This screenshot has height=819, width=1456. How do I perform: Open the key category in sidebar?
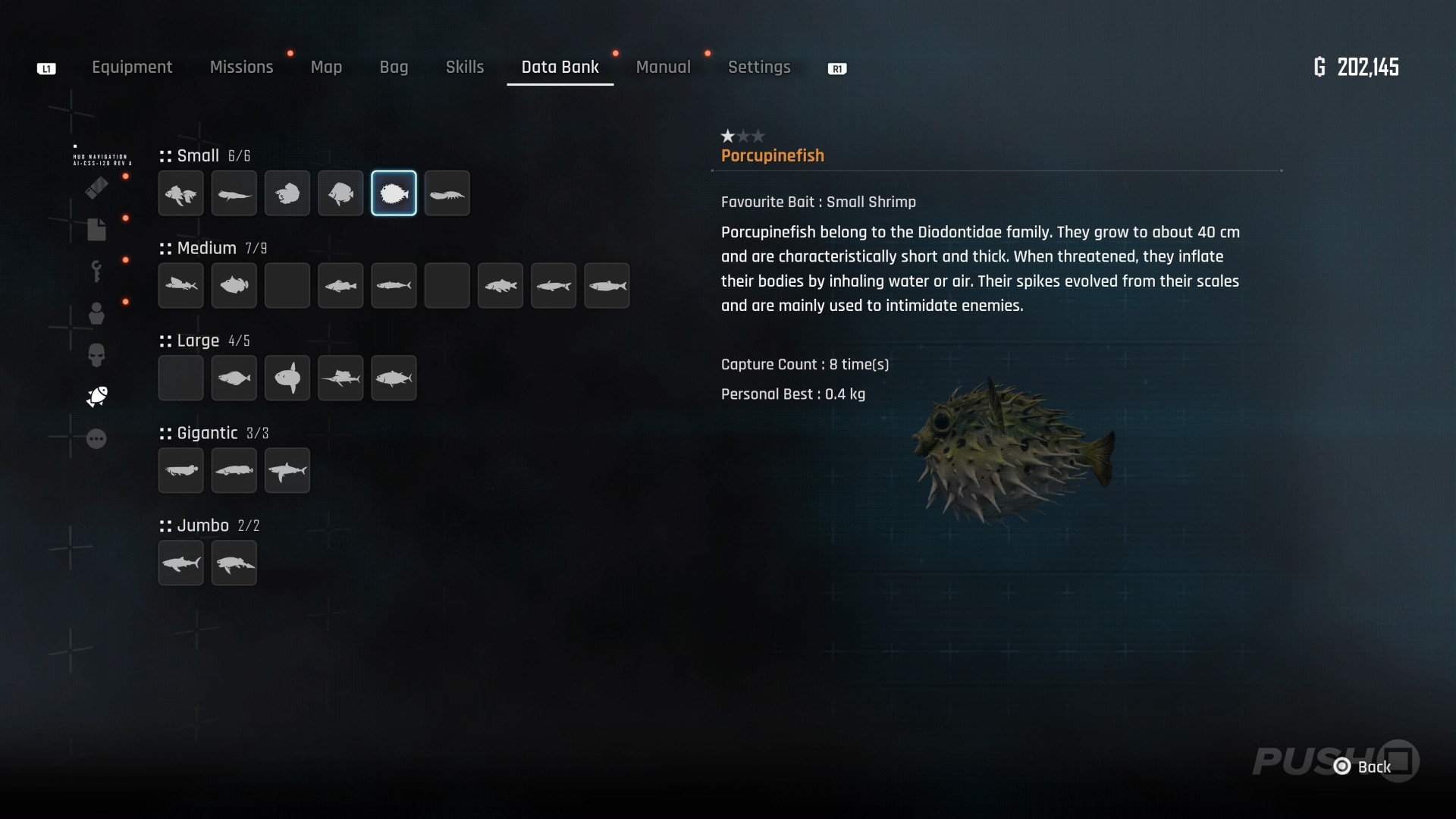[96, 271]
